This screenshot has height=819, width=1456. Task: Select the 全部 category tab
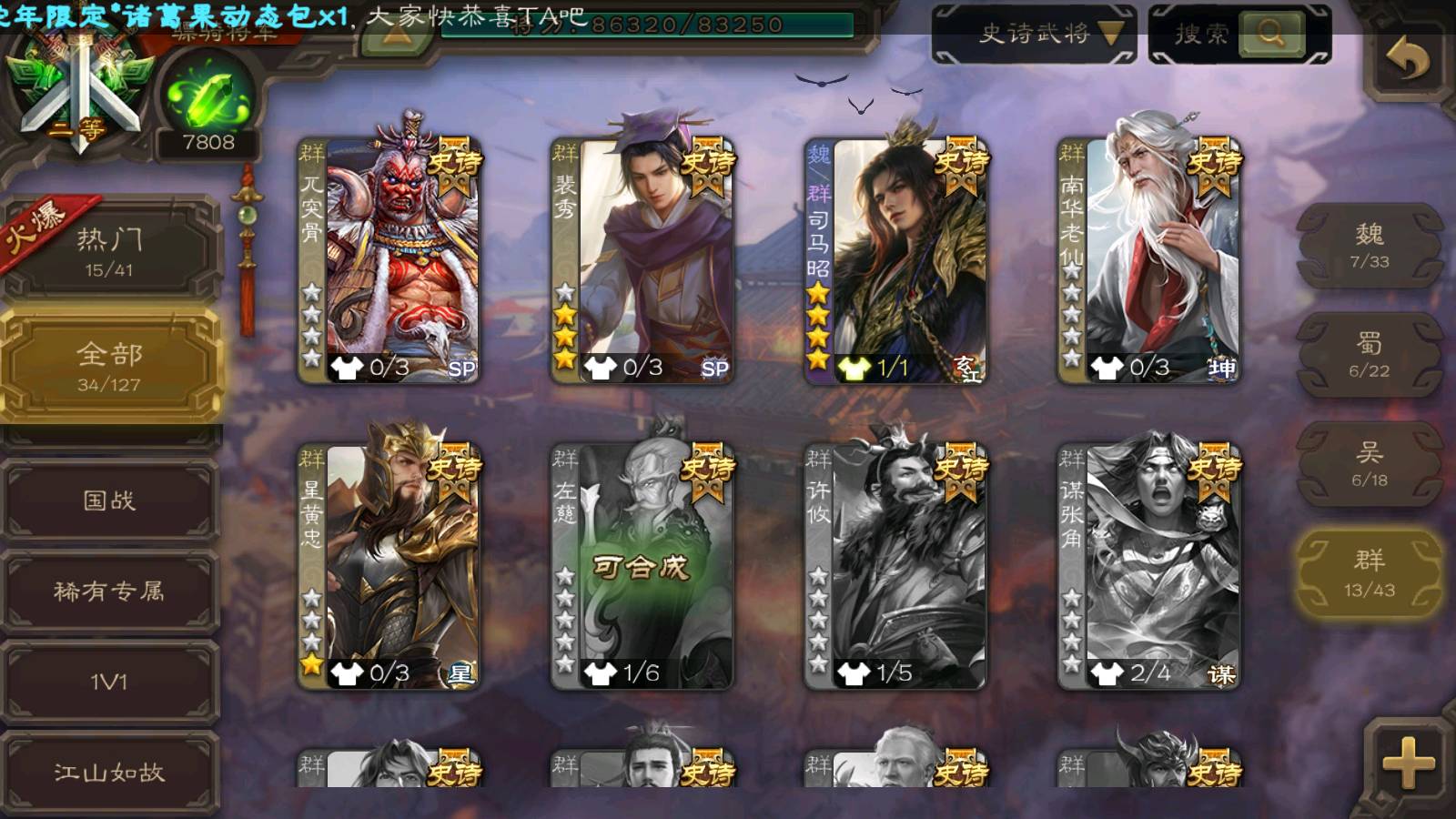[109, 366]
